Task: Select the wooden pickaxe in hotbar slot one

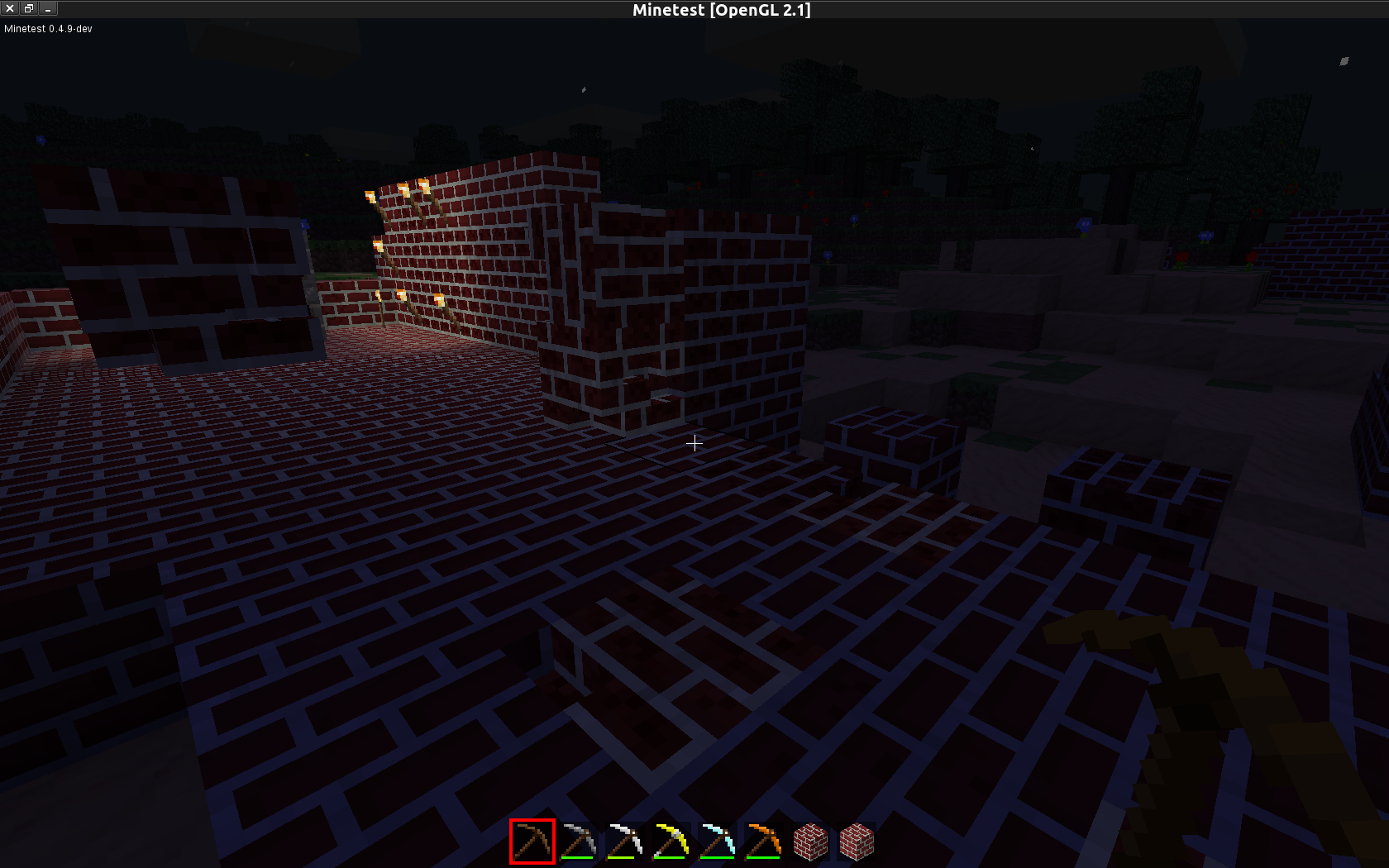Action: pos(532,841)
